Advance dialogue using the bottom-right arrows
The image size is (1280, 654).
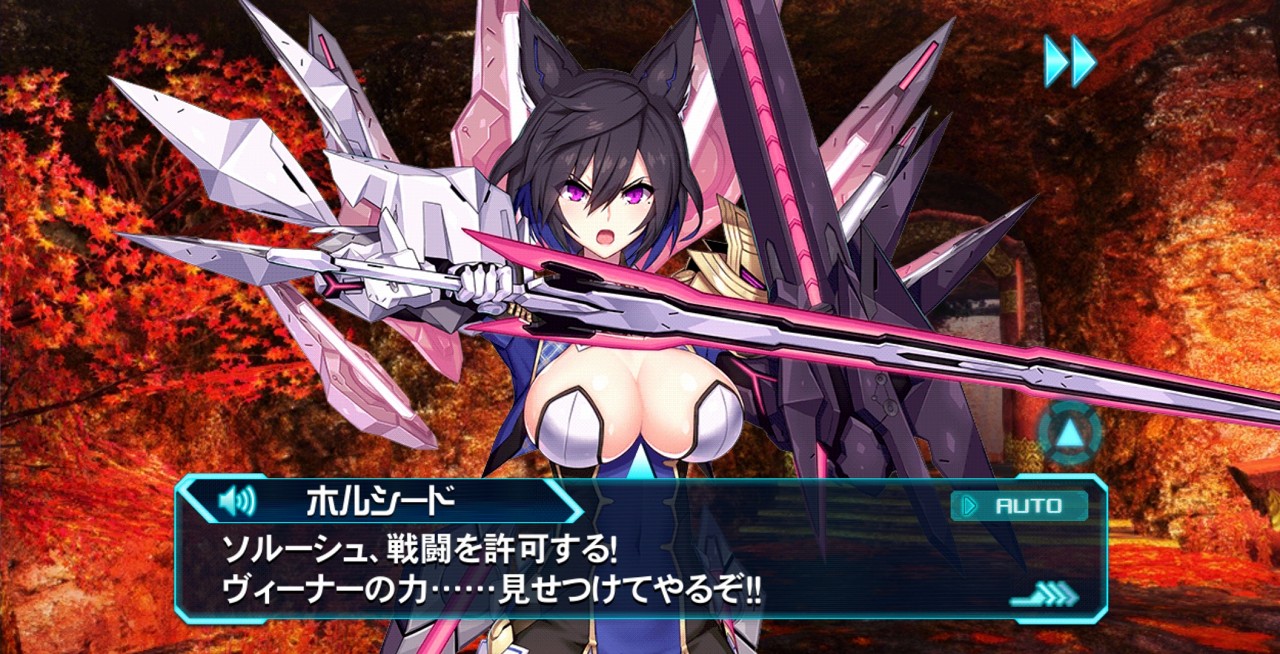click(x=1044, y=596)
